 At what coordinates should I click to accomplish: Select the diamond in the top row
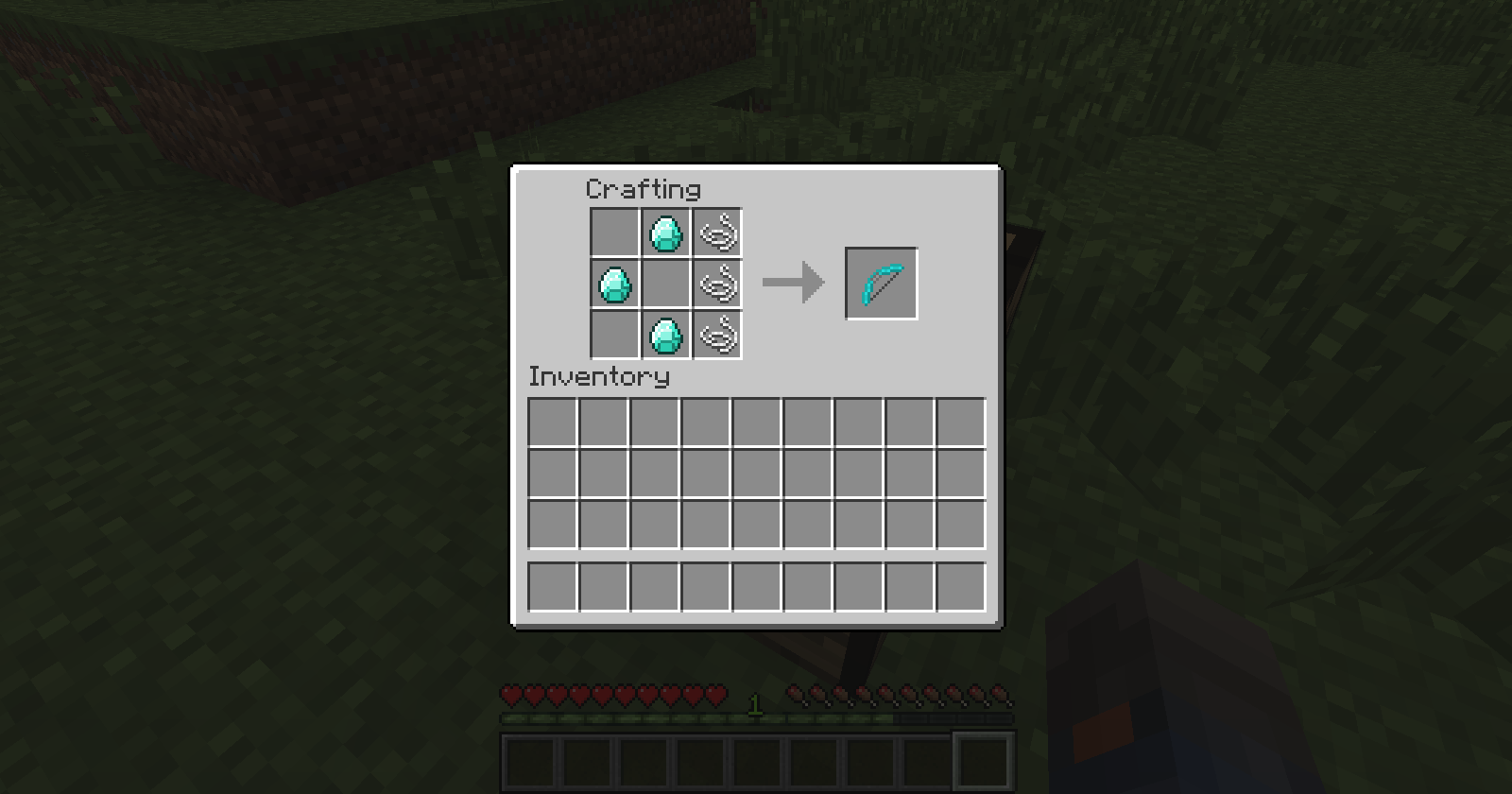[665, 233]
